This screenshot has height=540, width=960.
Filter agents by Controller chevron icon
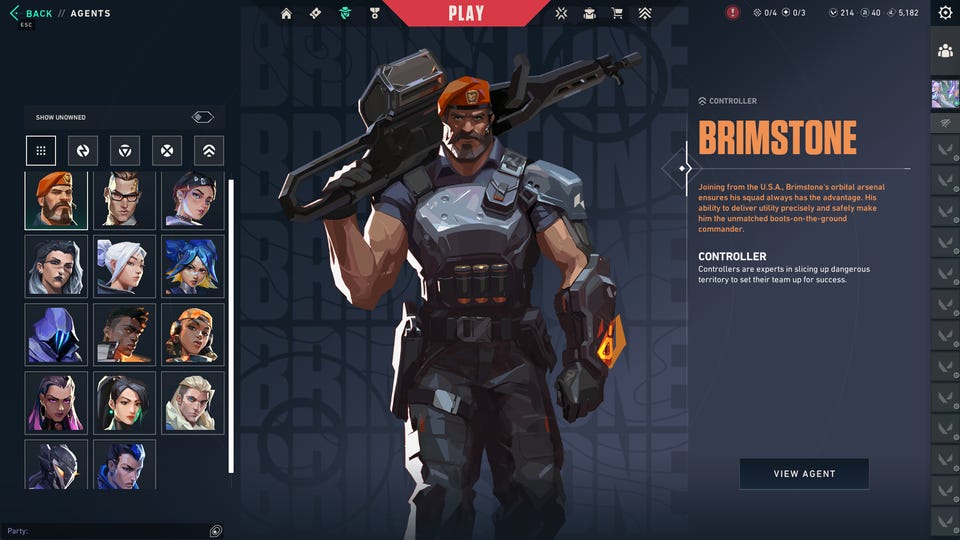point(209,151)
